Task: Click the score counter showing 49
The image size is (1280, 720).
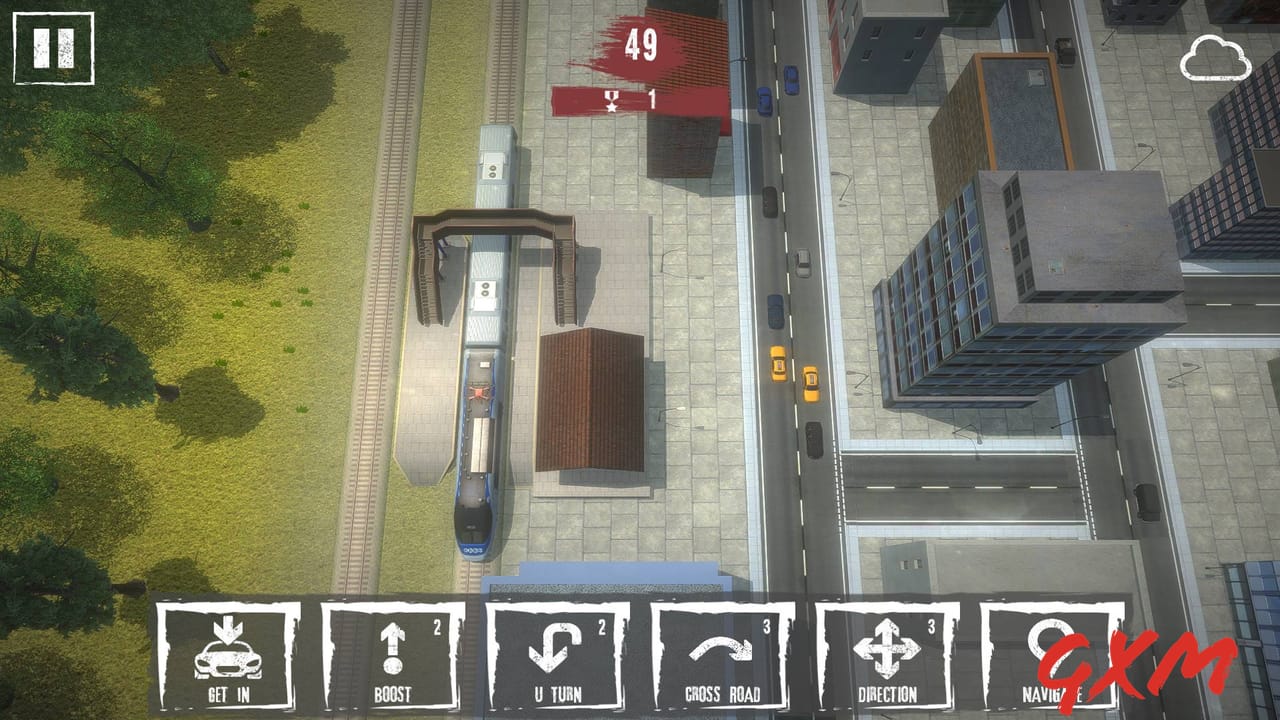Action: [641, 44]
